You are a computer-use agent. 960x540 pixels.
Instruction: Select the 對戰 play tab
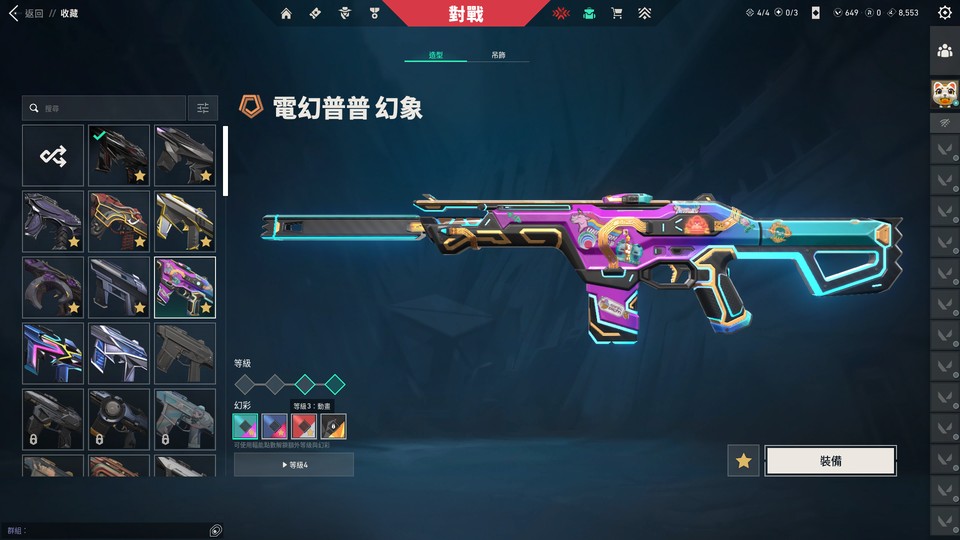point(465,13)
